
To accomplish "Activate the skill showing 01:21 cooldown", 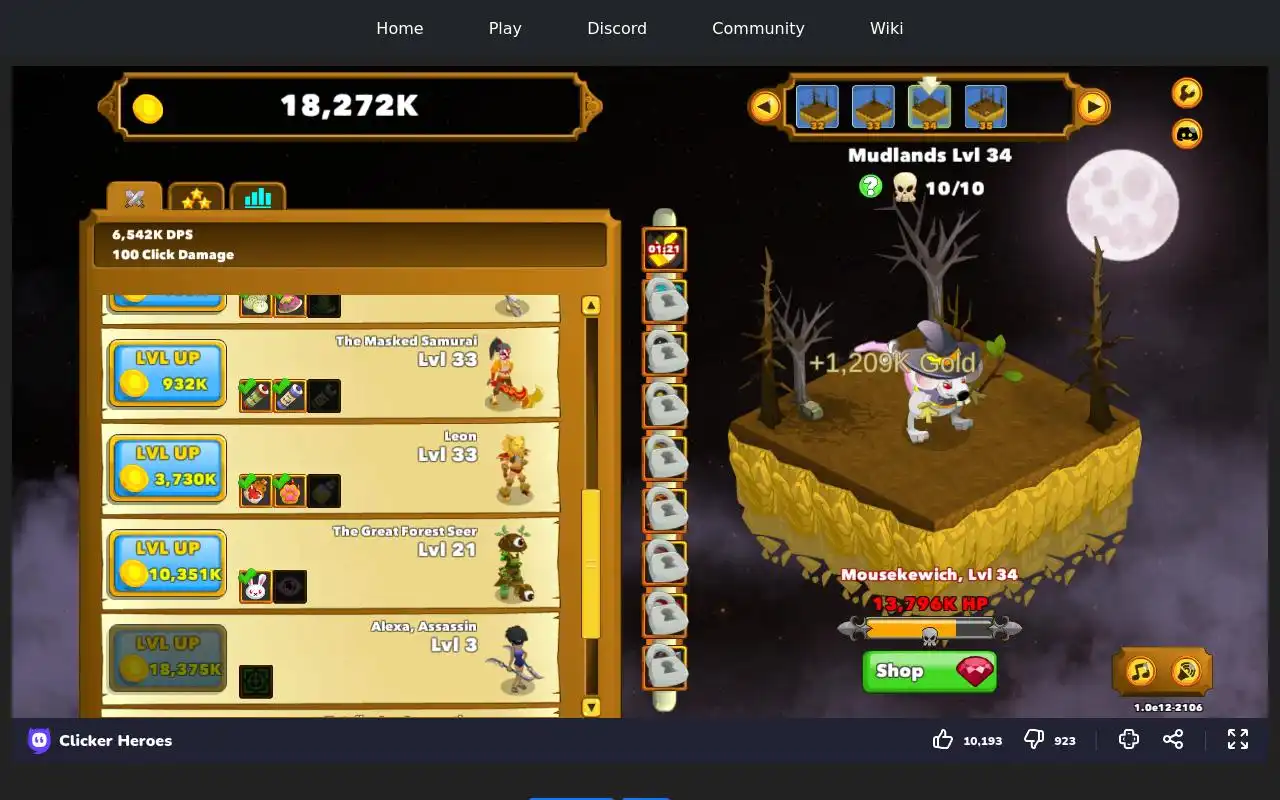I will point(664,249).
